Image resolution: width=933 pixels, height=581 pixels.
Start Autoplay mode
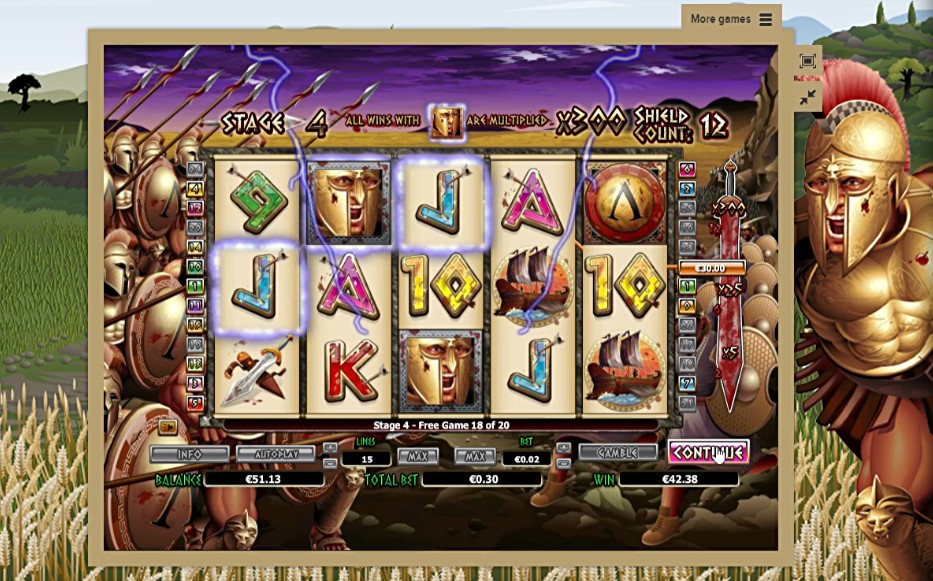[x=275, y=454]
